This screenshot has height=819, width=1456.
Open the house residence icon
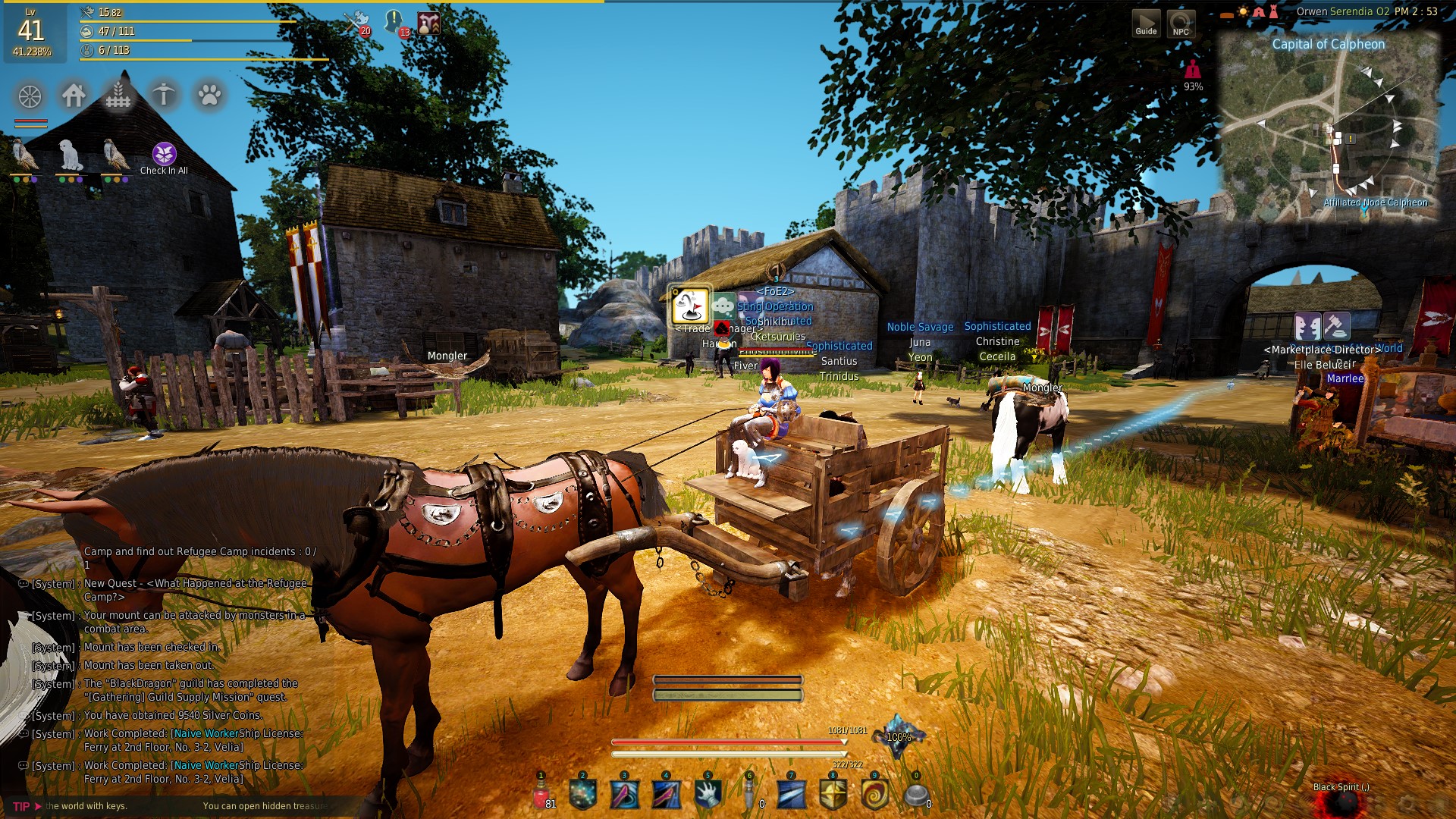(x=74, y=96)
